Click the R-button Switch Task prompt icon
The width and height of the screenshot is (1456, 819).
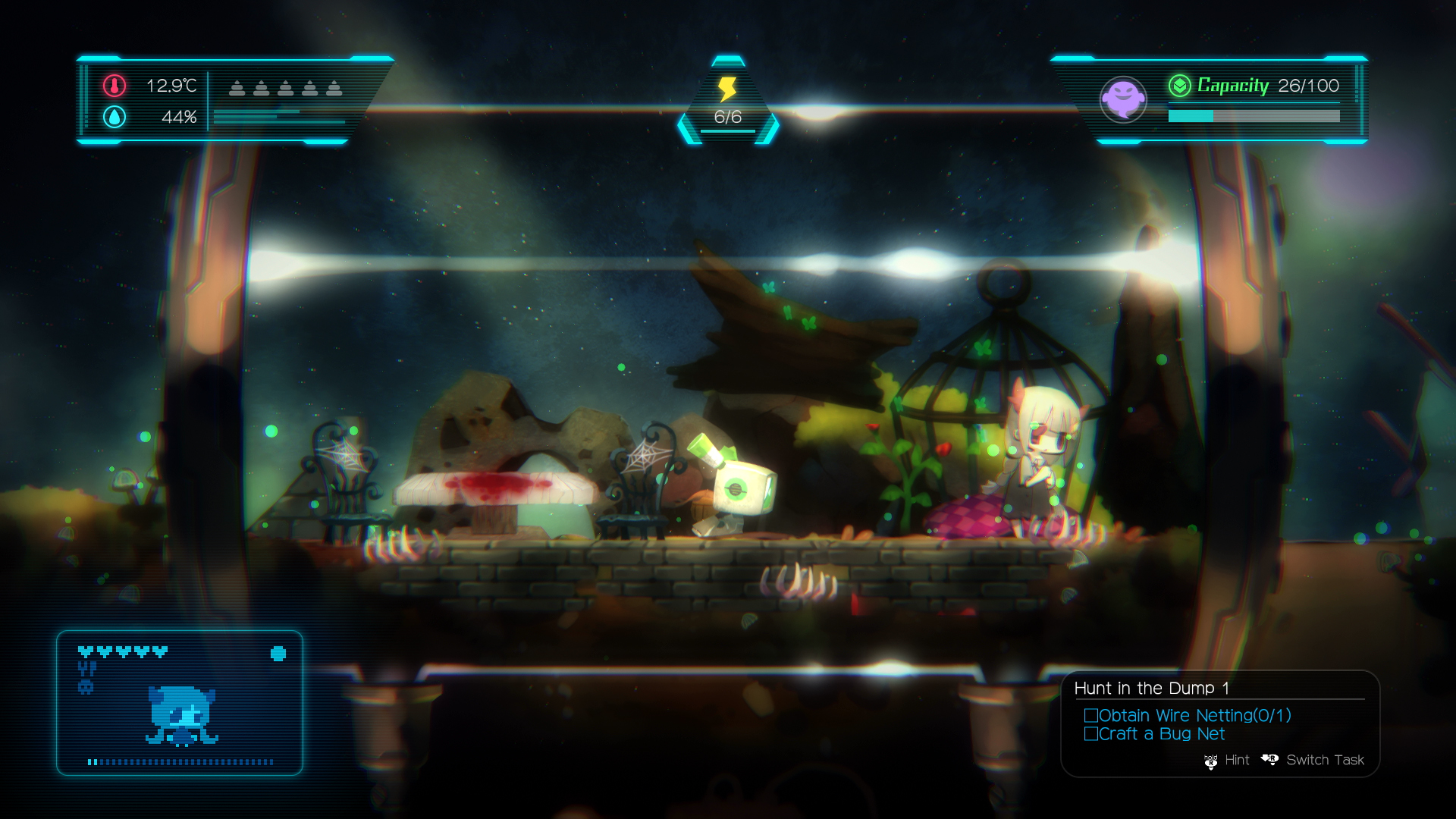pyautogui.click(x=1271, y=759)
